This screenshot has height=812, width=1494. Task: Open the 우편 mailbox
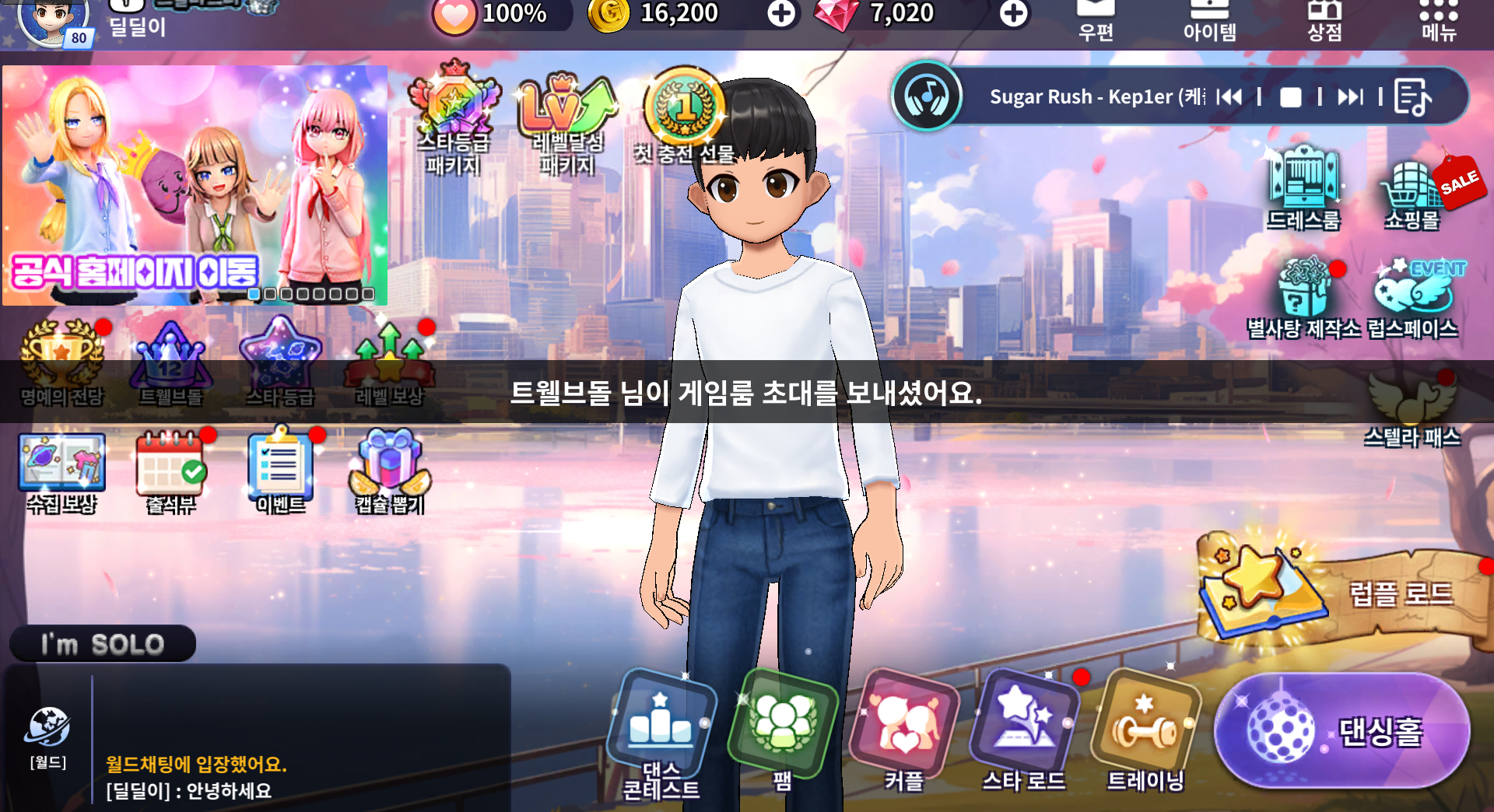click(1096, 19)
